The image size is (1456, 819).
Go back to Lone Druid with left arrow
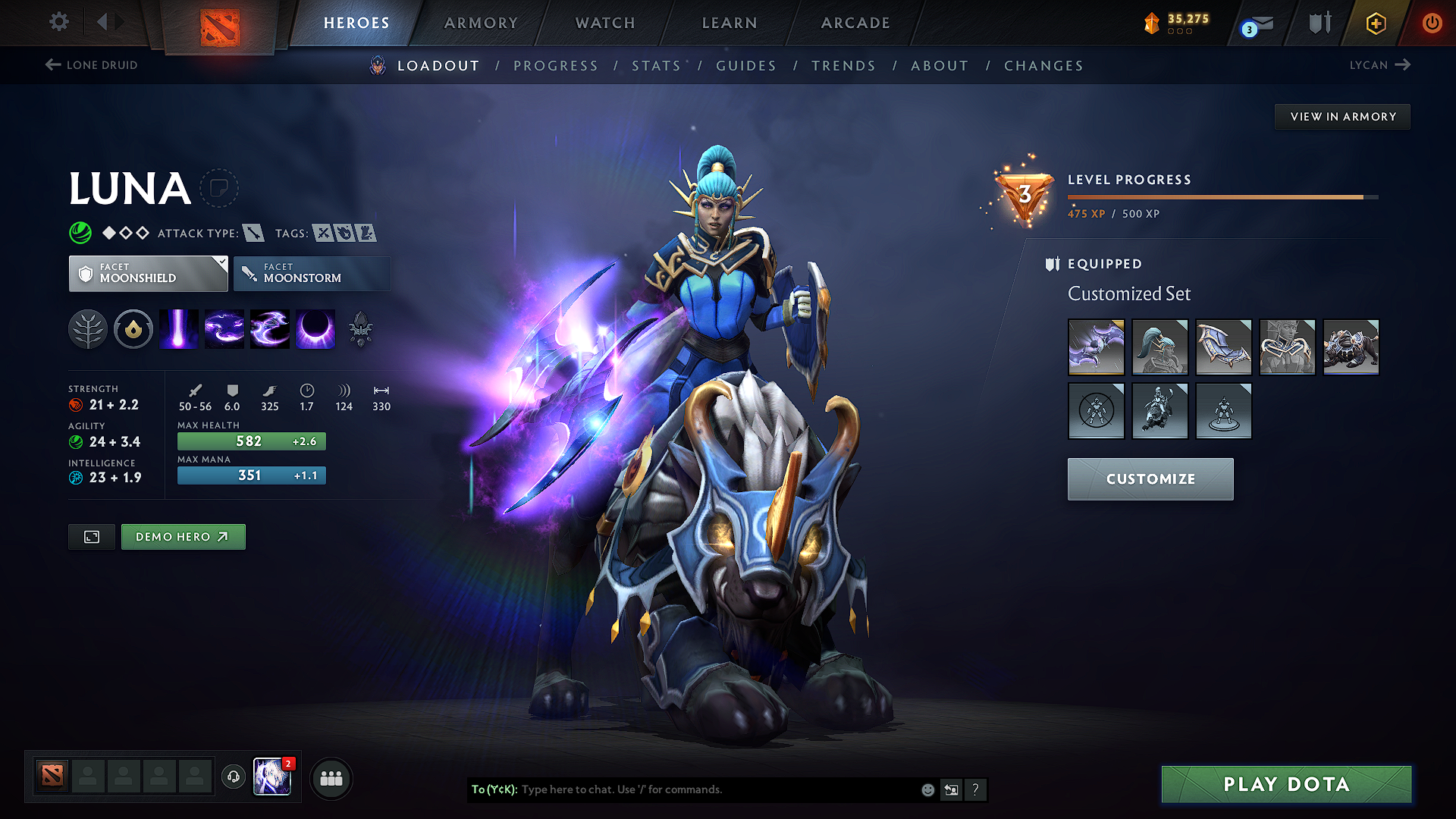pos(52,65)
